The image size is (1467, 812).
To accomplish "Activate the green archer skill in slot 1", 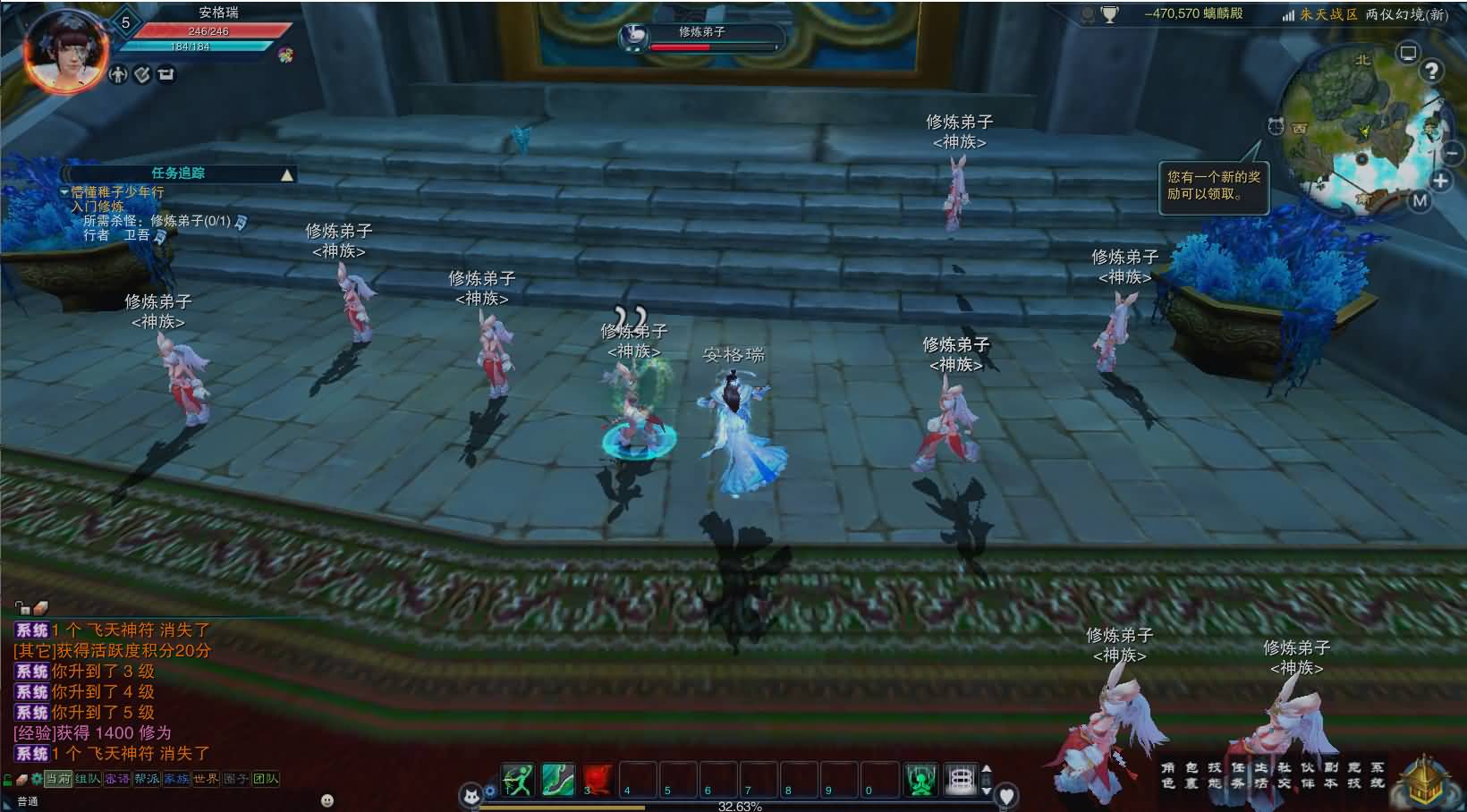I will pyautogui.click(x=517, y=781).
